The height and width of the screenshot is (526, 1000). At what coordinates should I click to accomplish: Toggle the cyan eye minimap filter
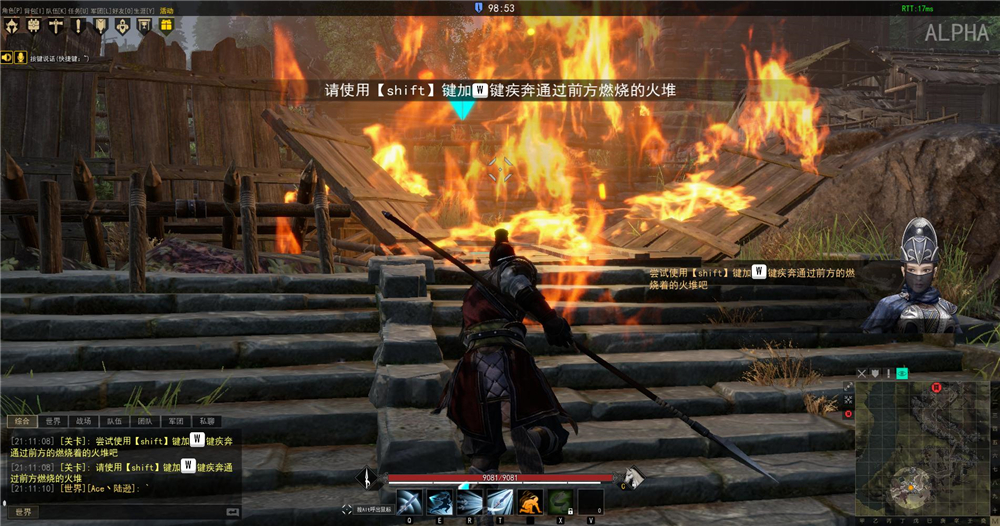(901, 374)
